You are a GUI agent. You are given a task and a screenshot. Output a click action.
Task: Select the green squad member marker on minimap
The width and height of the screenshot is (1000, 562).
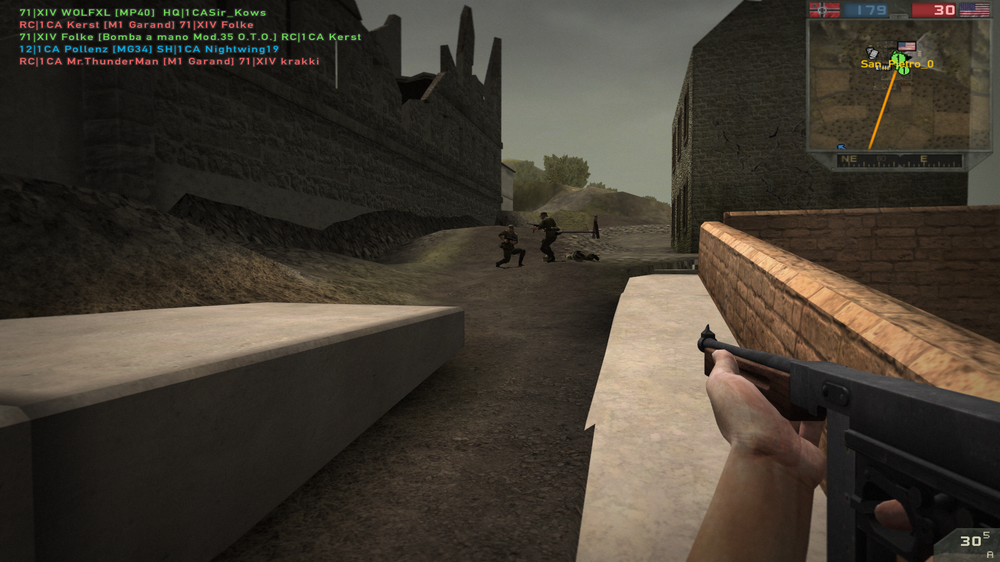tap(902, 70)
